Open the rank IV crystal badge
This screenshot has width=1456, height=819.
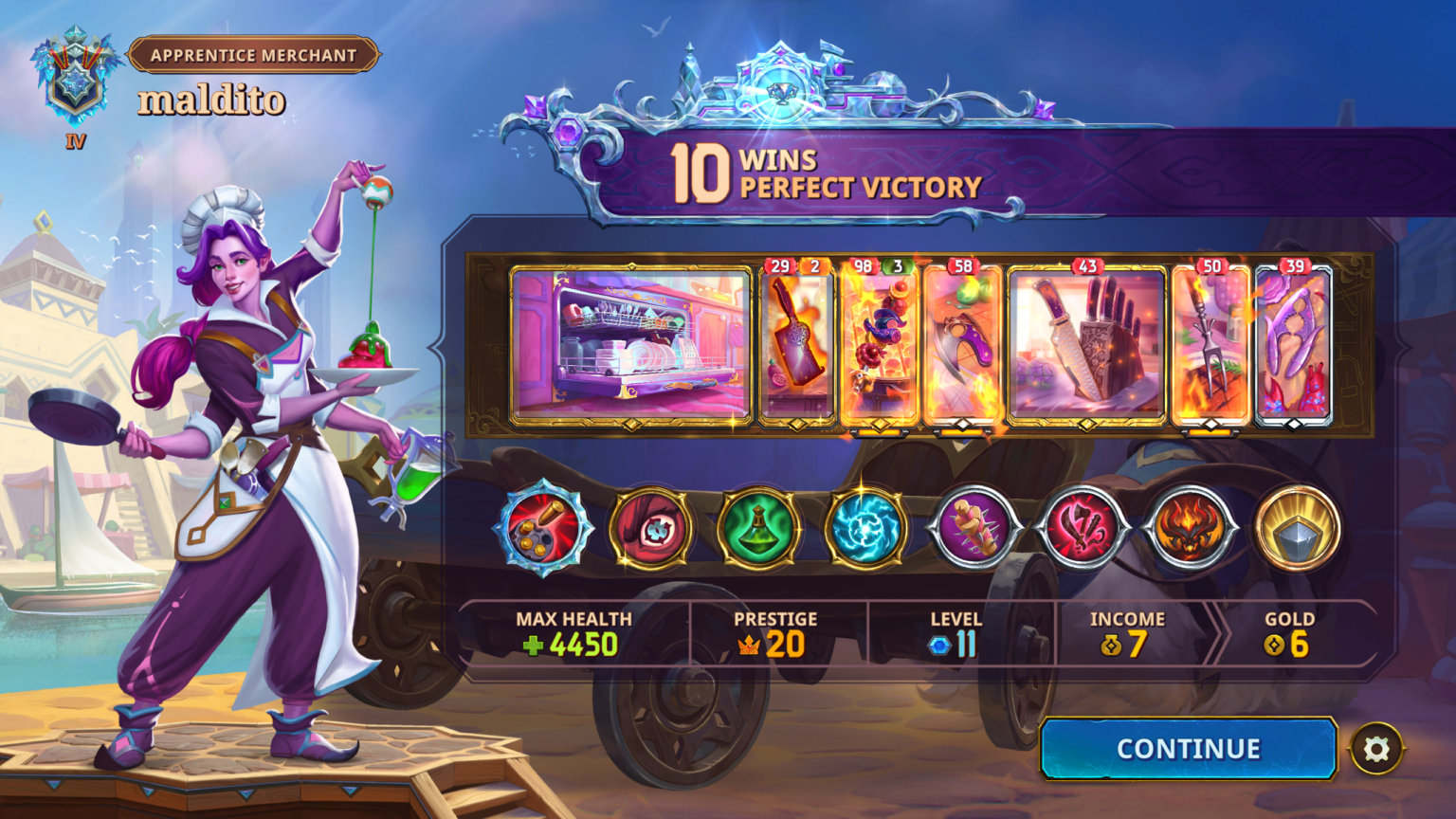point(75,83)
